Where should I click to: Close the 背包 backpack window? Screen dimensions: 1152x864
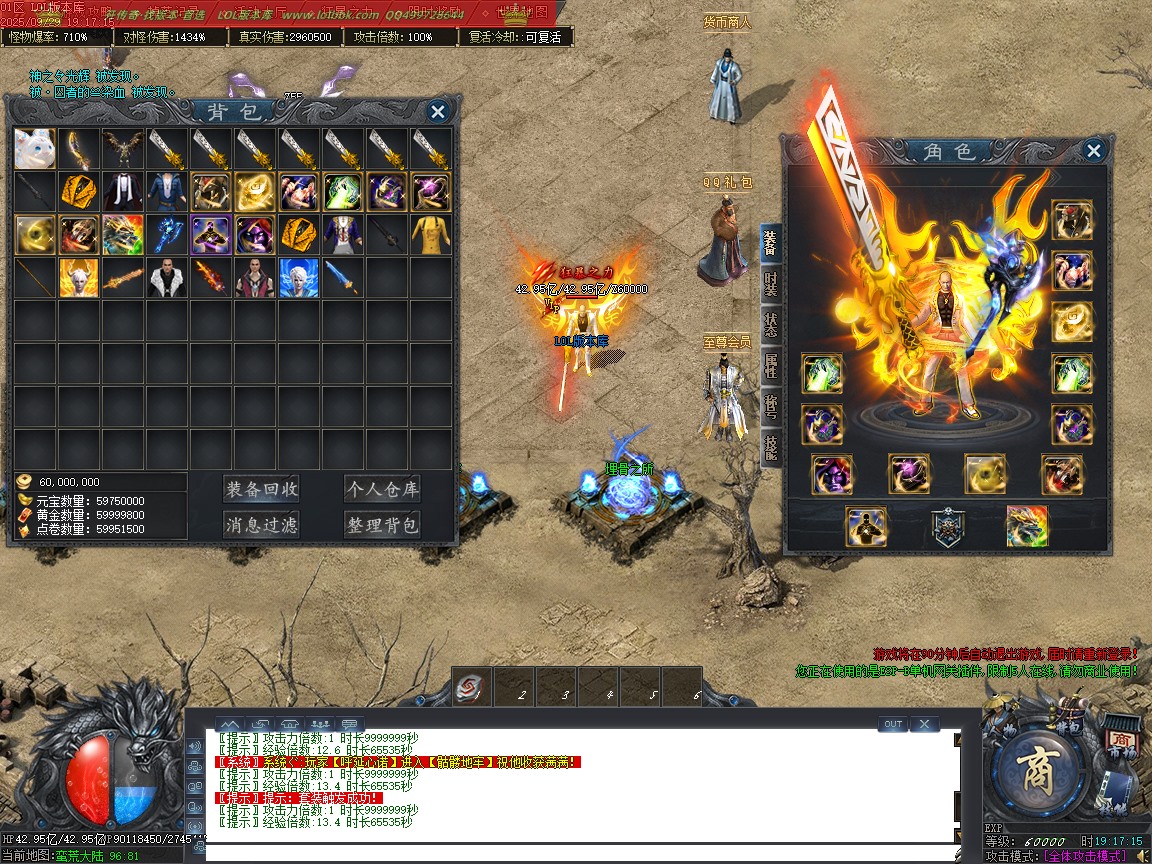[437, 112]
